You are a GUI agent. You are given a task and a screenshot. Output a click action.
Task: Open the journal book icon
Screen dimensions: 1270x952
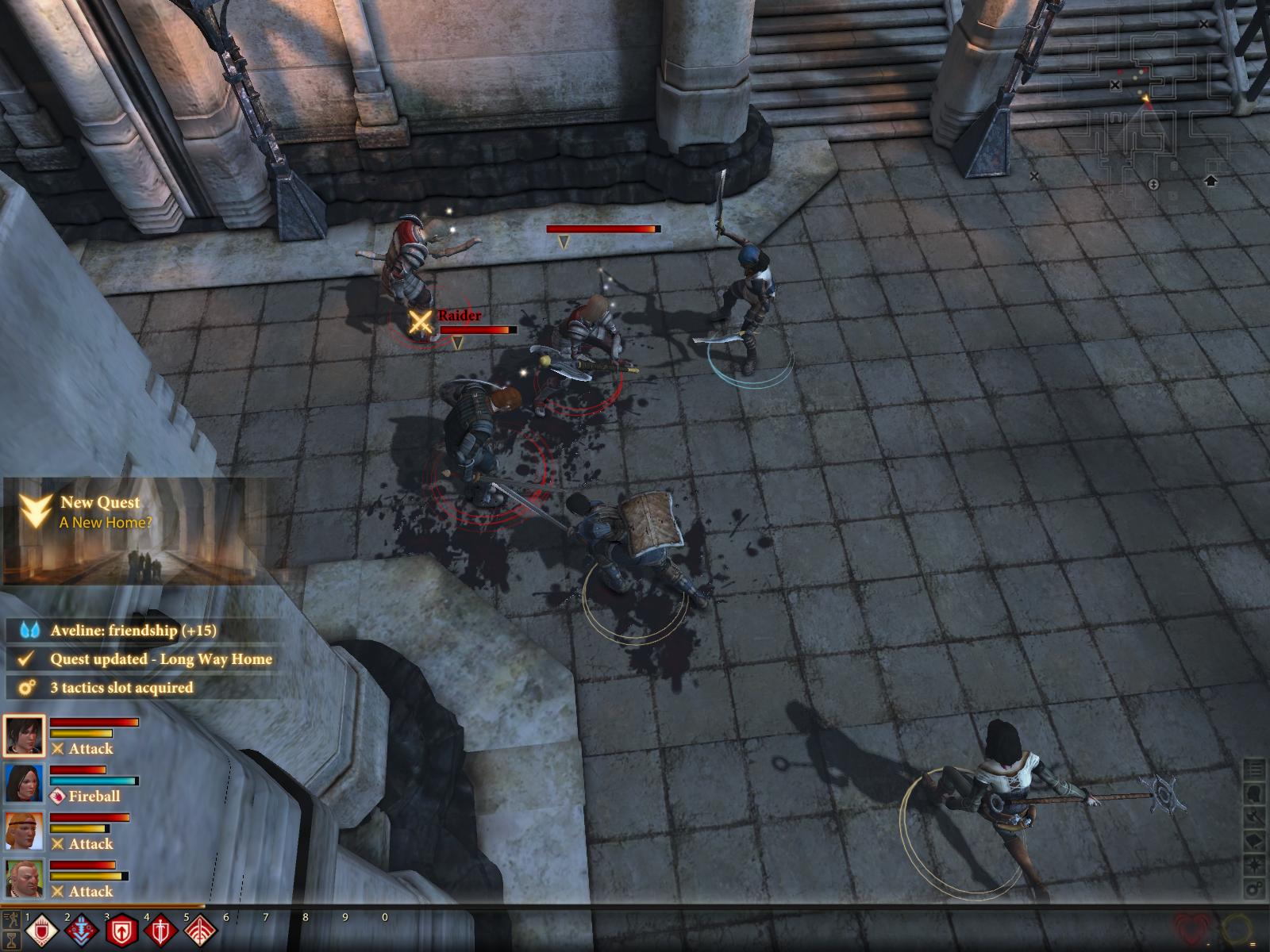[x=1255, y=840]
